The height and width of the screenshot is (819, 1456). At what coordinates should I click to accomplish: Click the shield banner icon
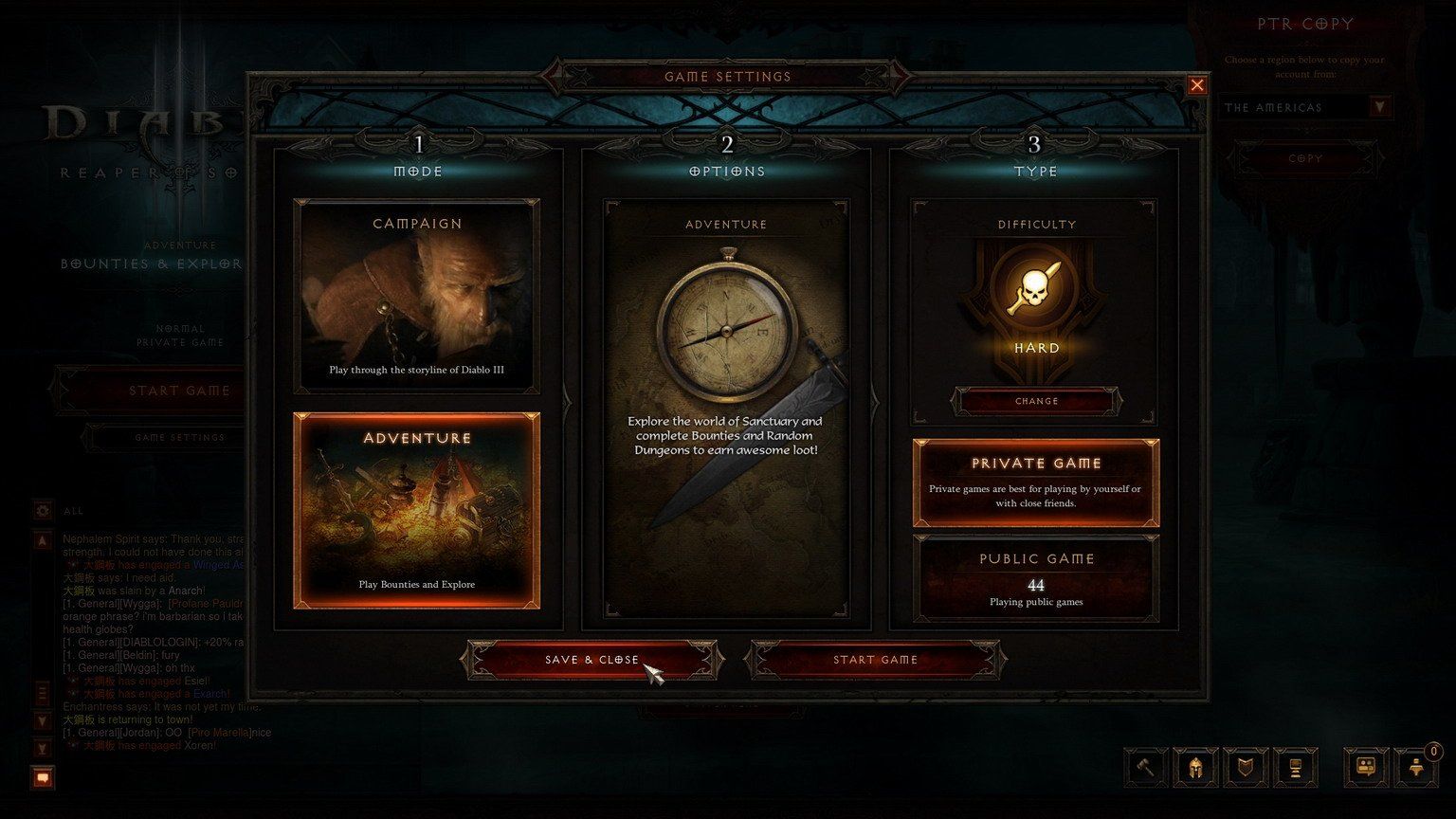coord(1246,767)
